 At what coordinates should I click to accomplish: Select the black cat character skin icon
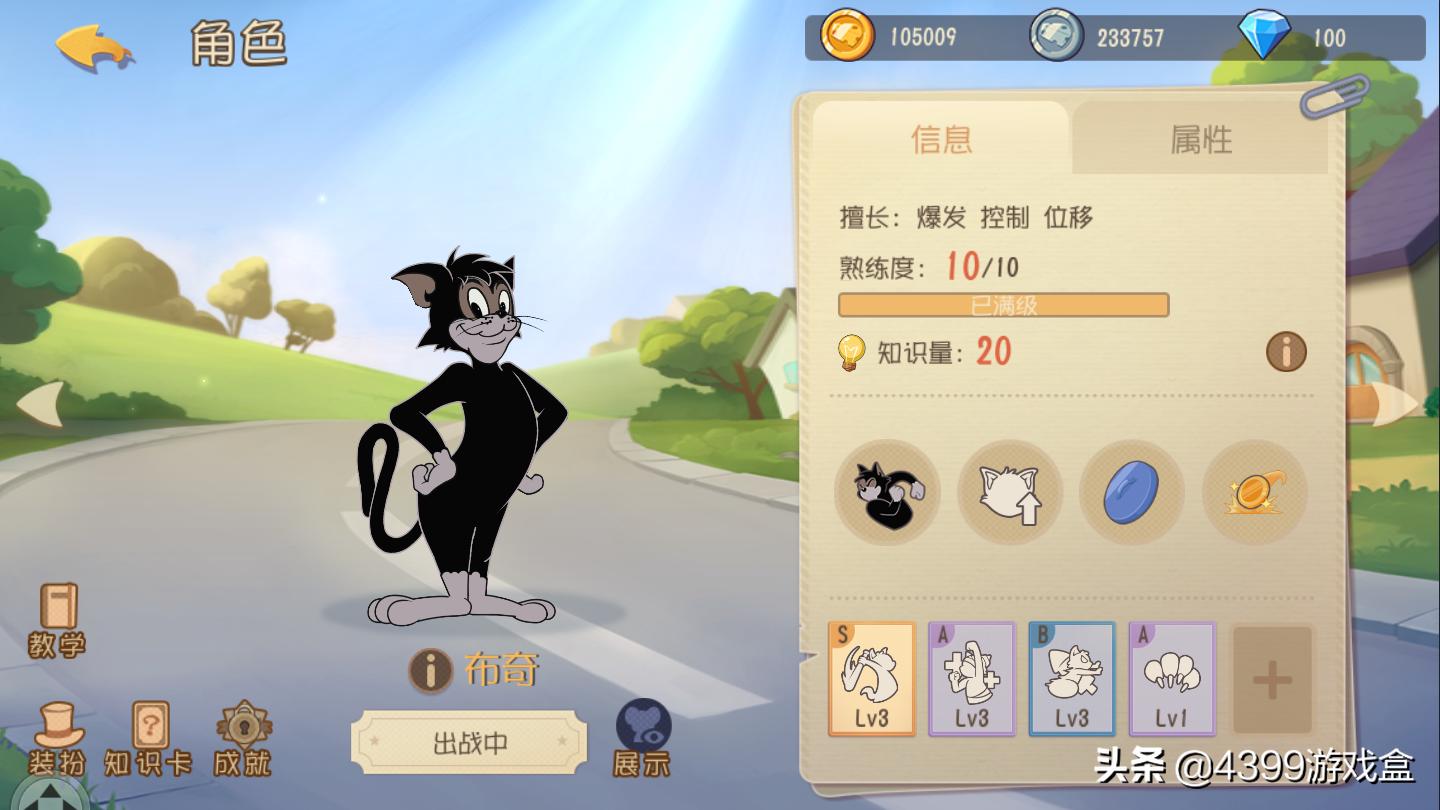(886, 492)
